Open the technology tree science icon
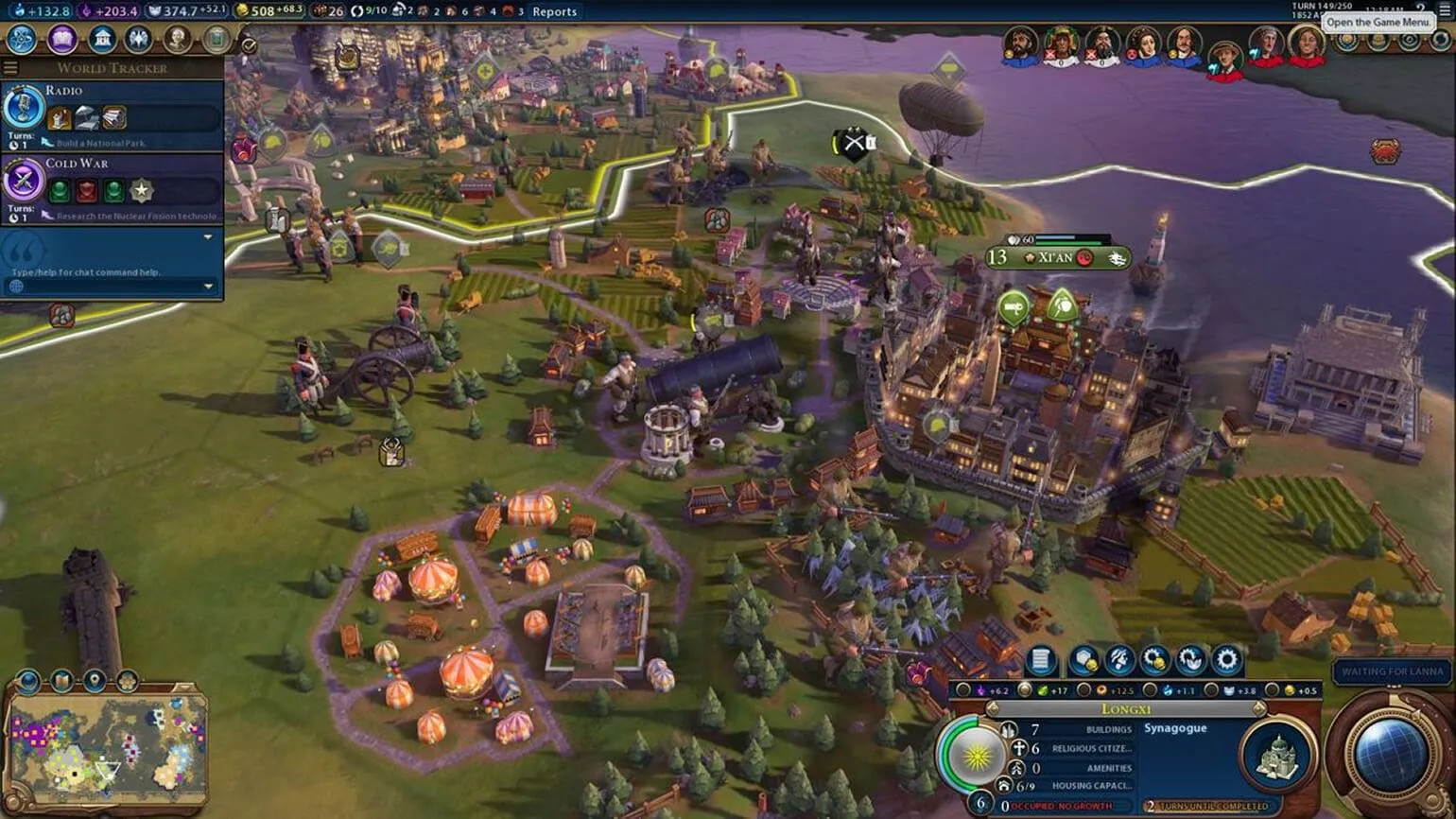This screenshot has width=1456, height=819. tap(22, 40)
